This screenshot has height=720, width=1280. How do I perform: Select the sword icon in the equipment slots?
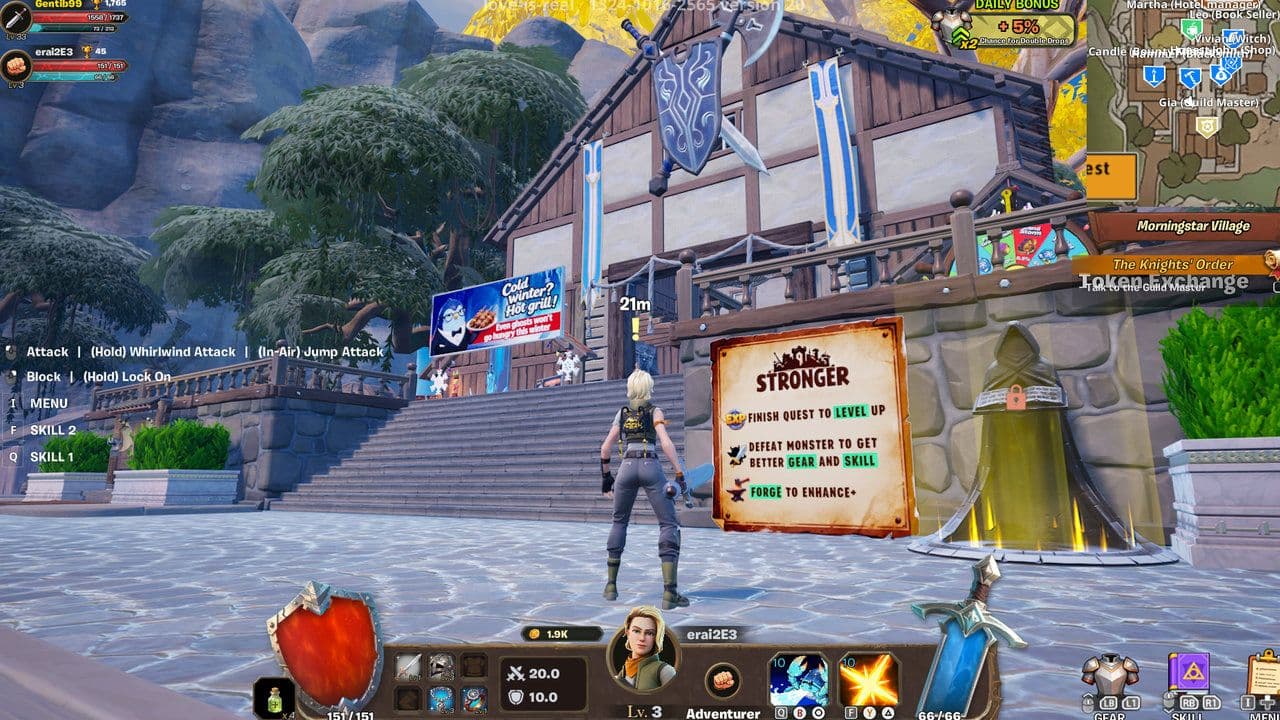pos(407,666)
